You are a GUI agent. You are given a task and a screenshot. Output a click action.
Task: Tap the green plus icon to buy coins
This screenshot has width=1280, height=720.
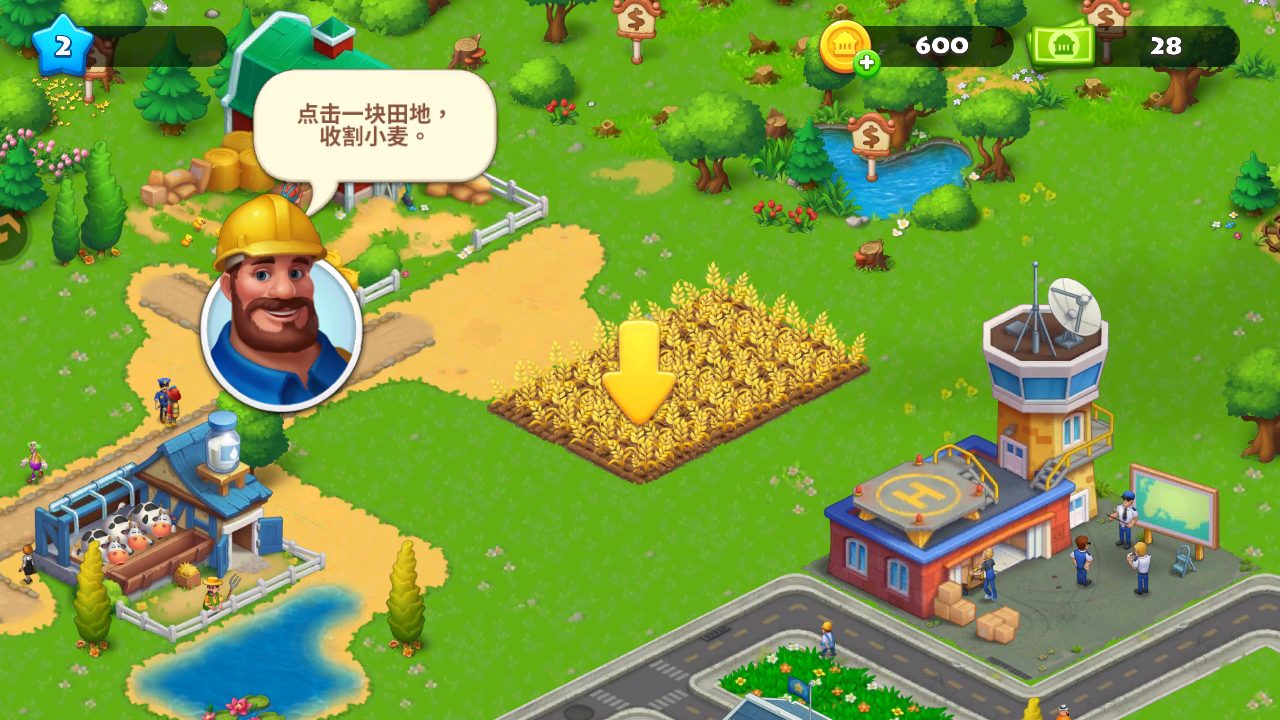[x=866, y=62]
